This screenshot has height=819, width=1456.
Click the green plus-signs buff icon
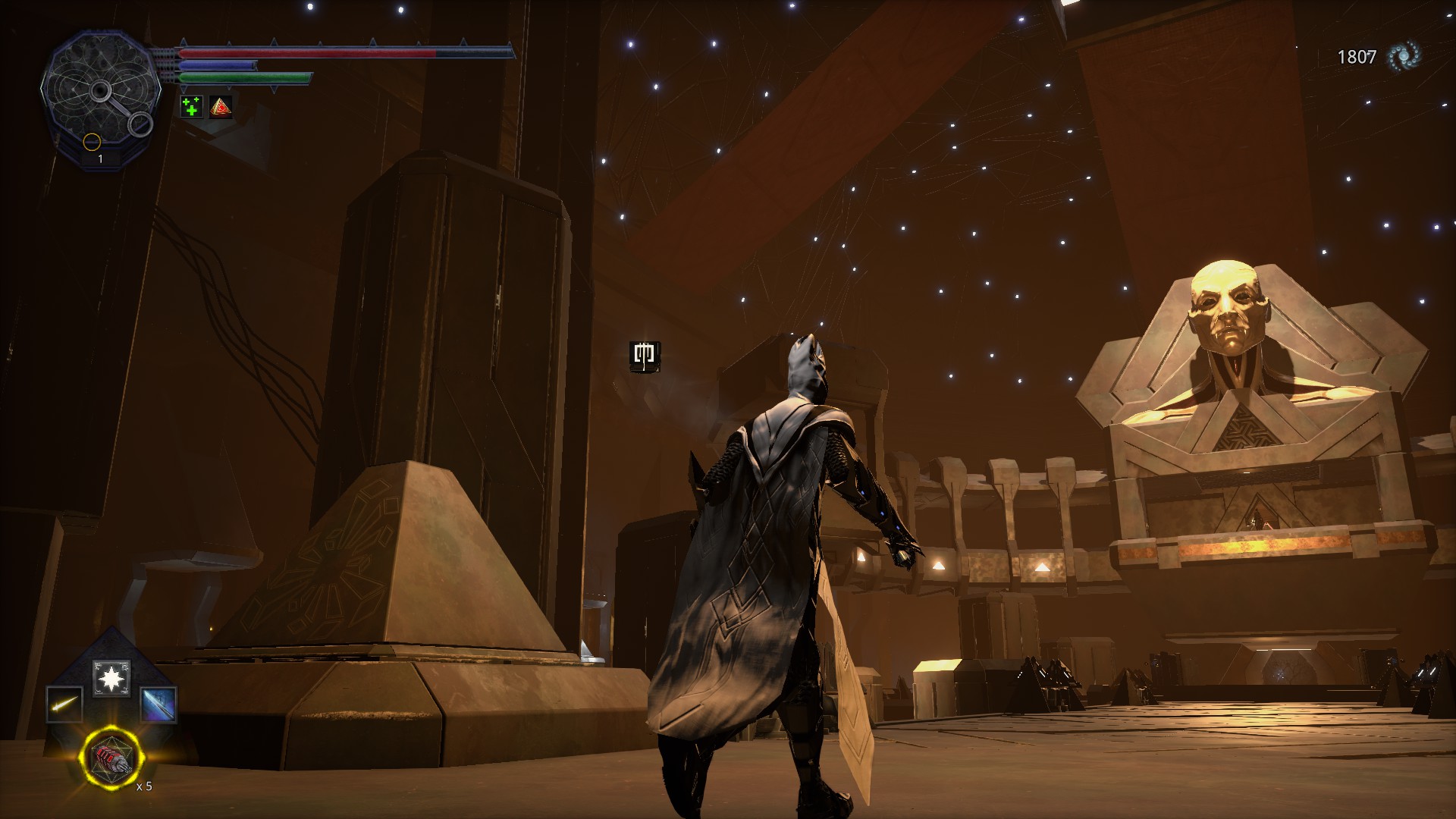pyautogui.click(x=192, y=107)
